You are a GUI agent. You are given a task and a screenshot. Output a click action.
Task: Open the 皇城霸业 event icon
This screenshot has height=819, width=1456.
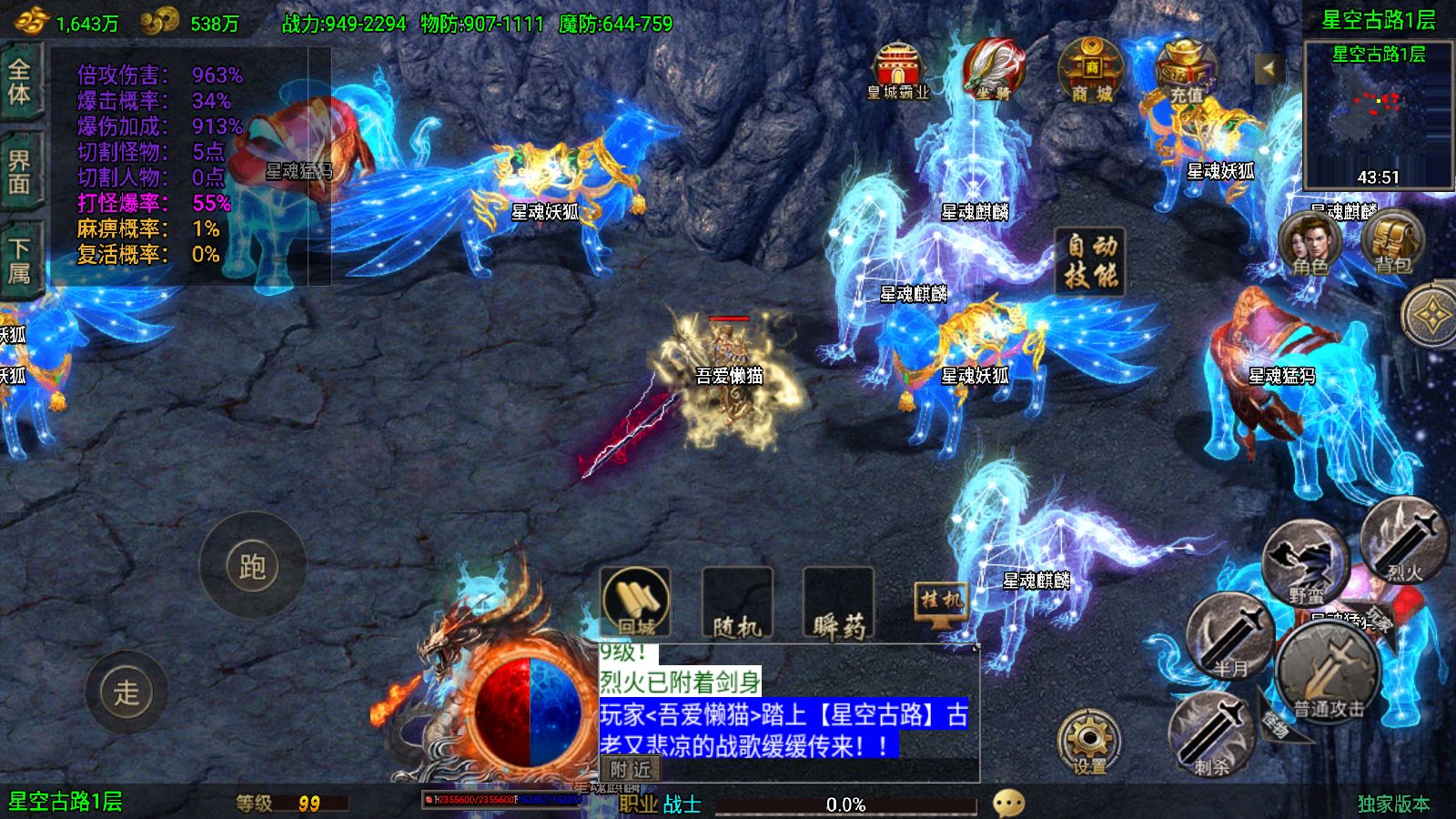[896, 68]
